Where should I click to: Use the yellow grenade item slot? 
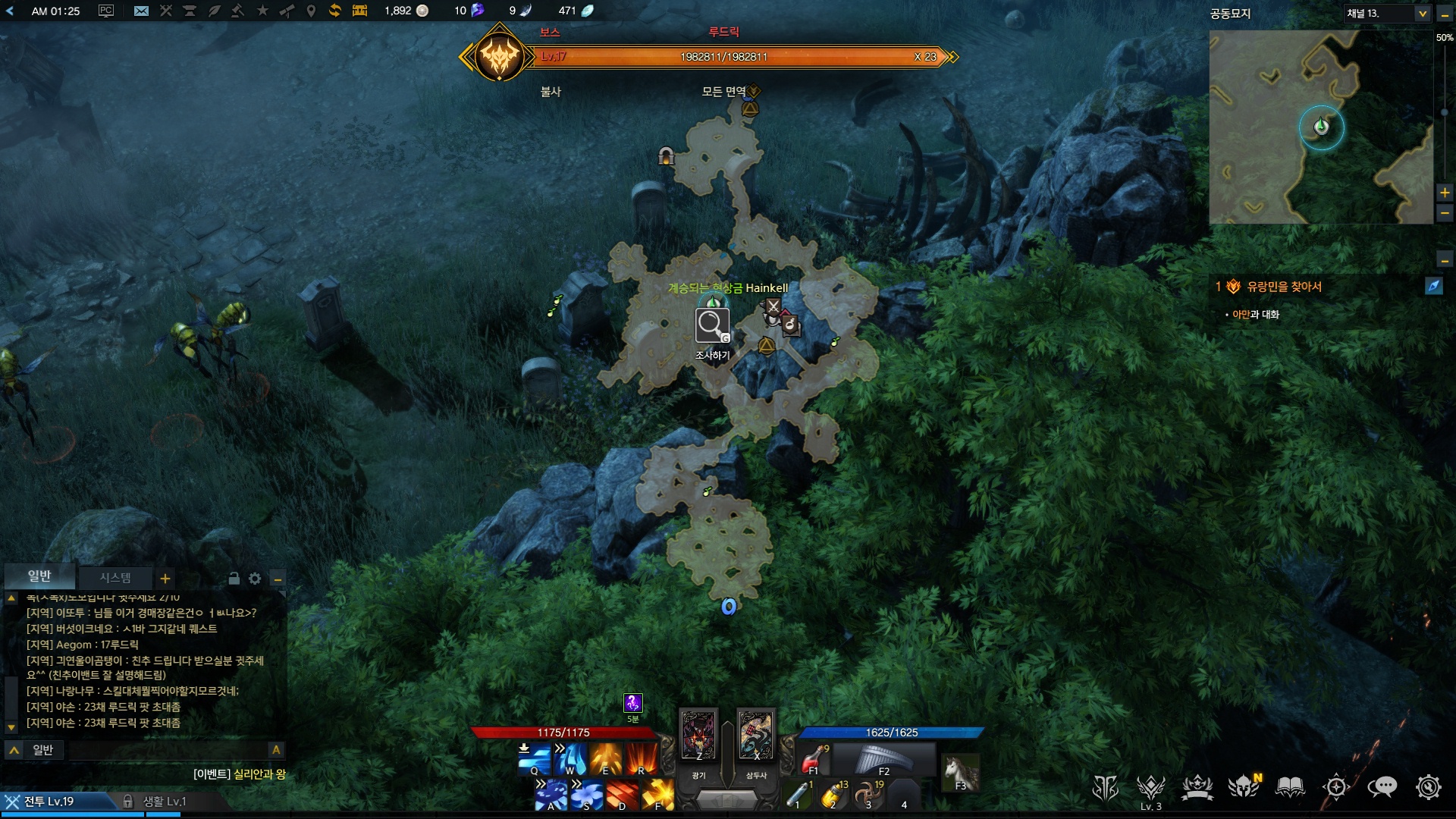pyautogui.click(x=833, y=795)
